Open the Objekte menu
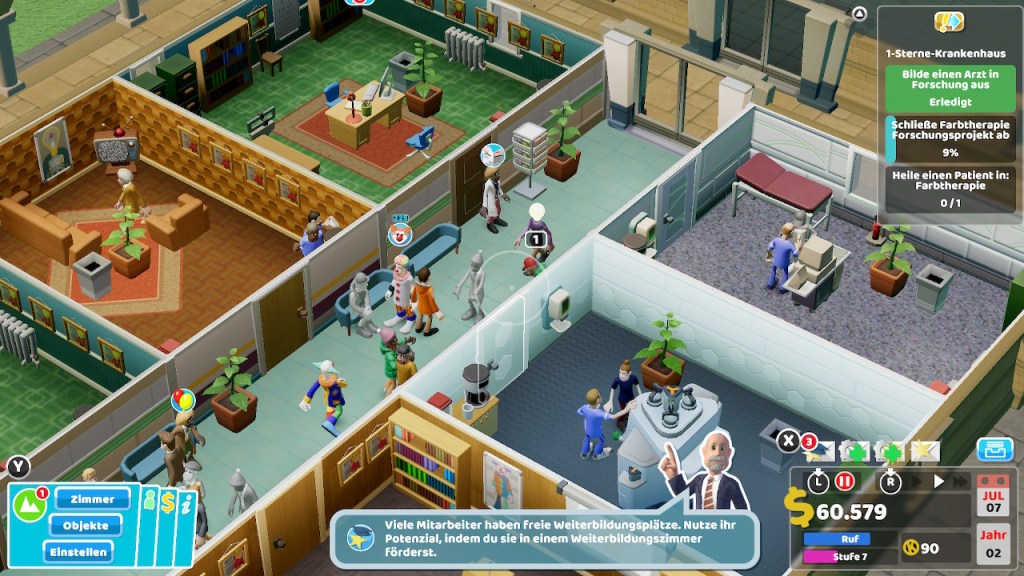This screenshot has height=576, width=1024. point(85,525)
